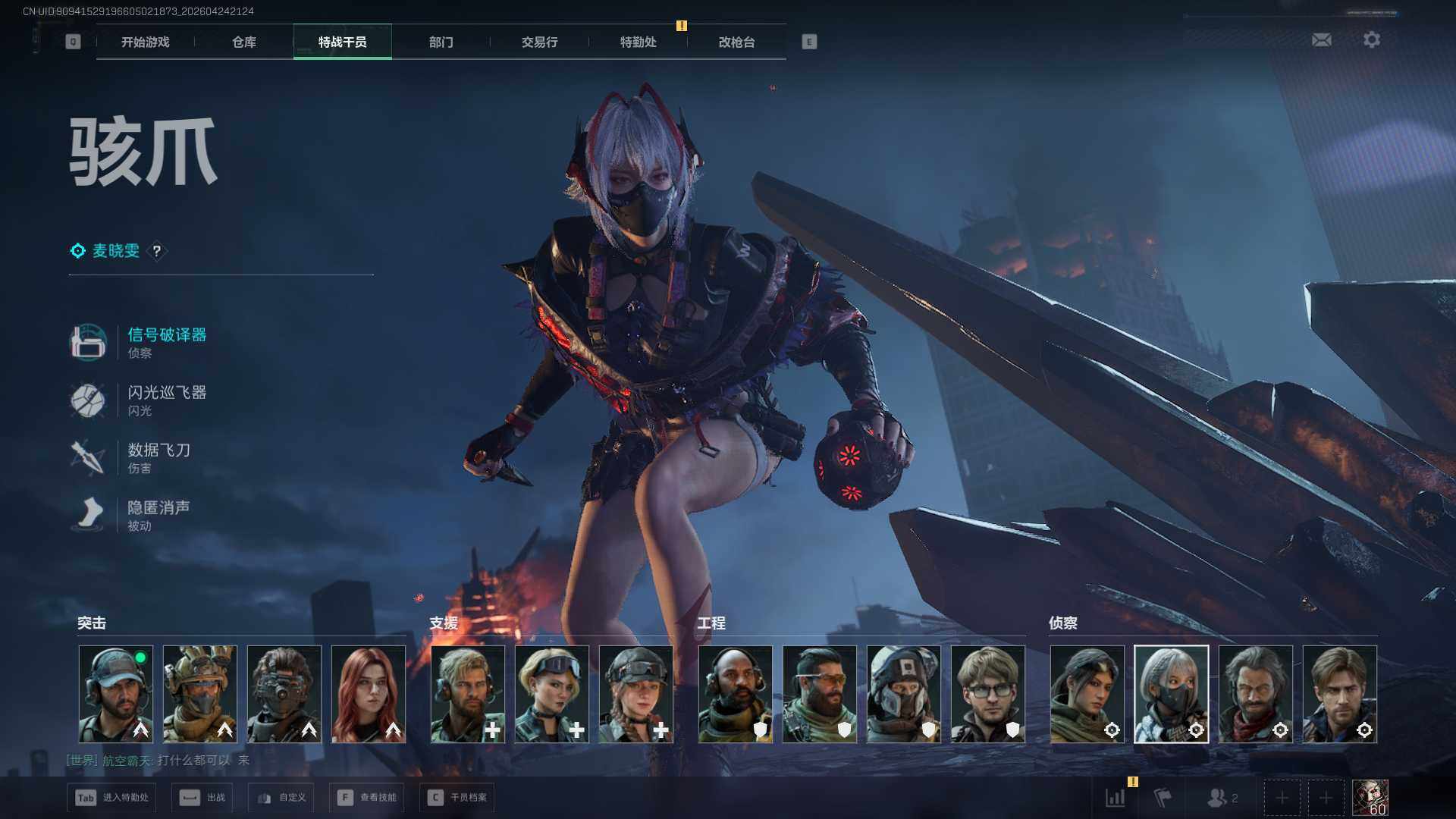
Task: Select the bald bearded engineer operator
Action: [735, 694]
